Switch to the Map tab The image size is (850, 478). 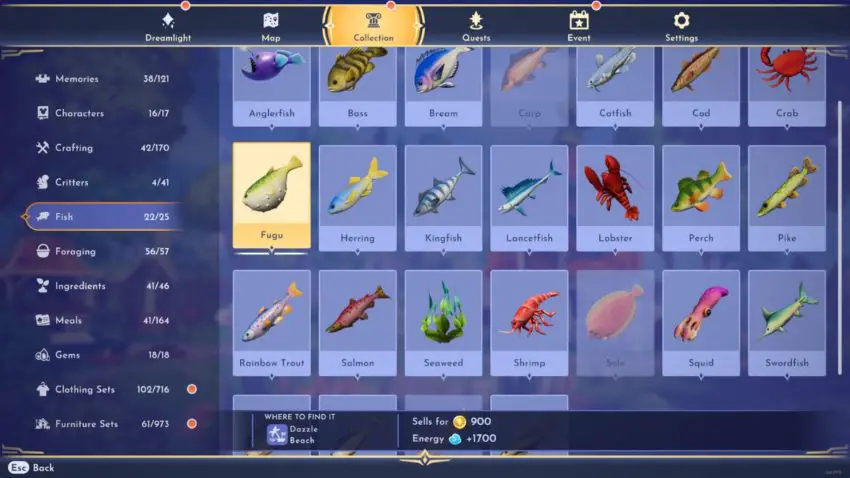click(271, 27)
